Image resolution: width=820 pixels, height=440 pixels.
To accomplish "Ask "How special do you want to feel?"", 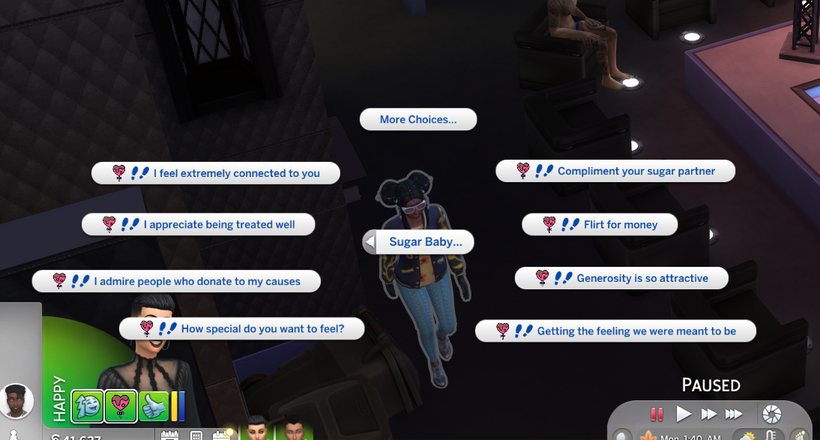I will coord(241,328).
